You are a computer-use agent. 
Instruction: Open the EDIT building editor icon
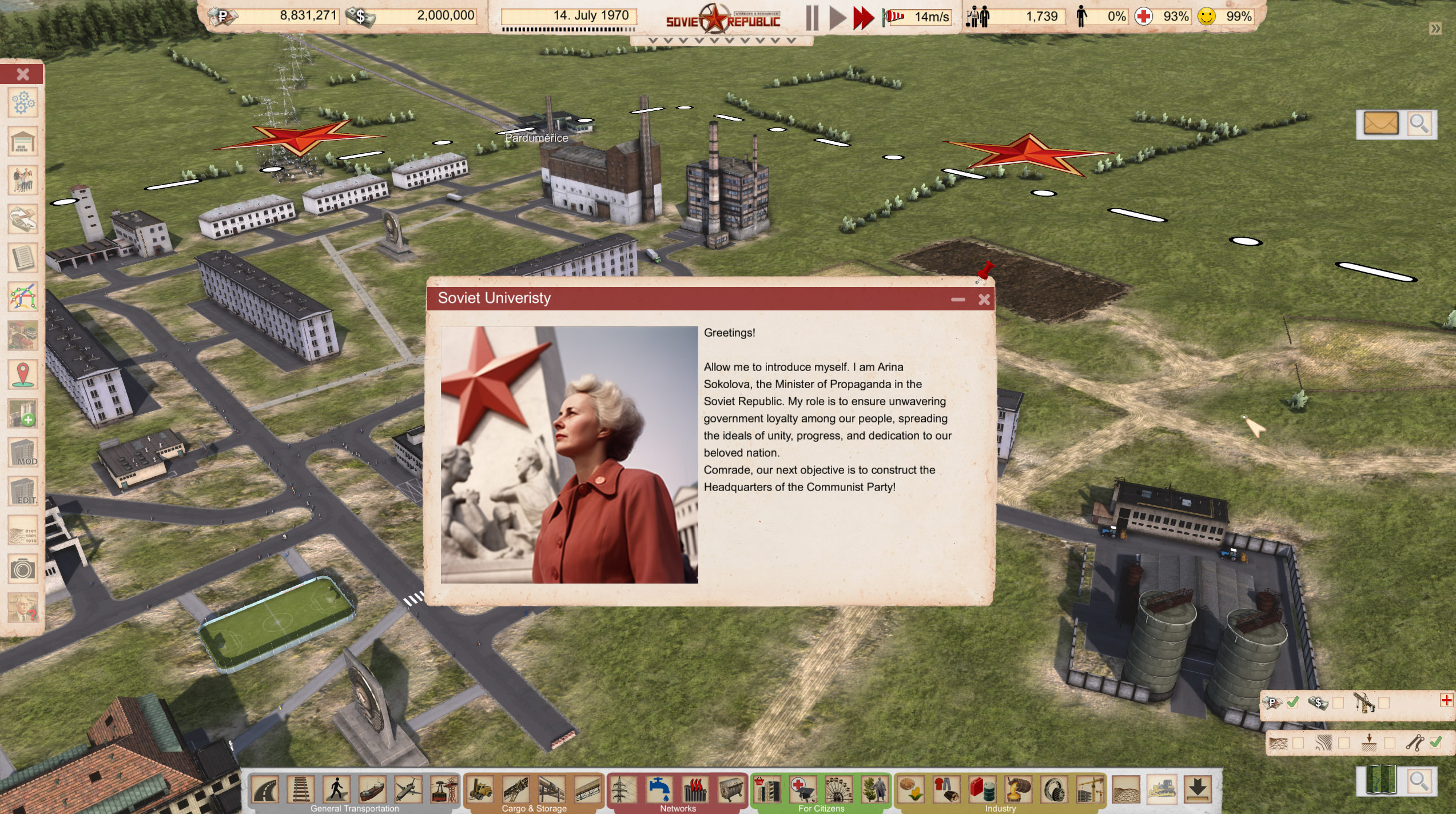tap(23, 490)
